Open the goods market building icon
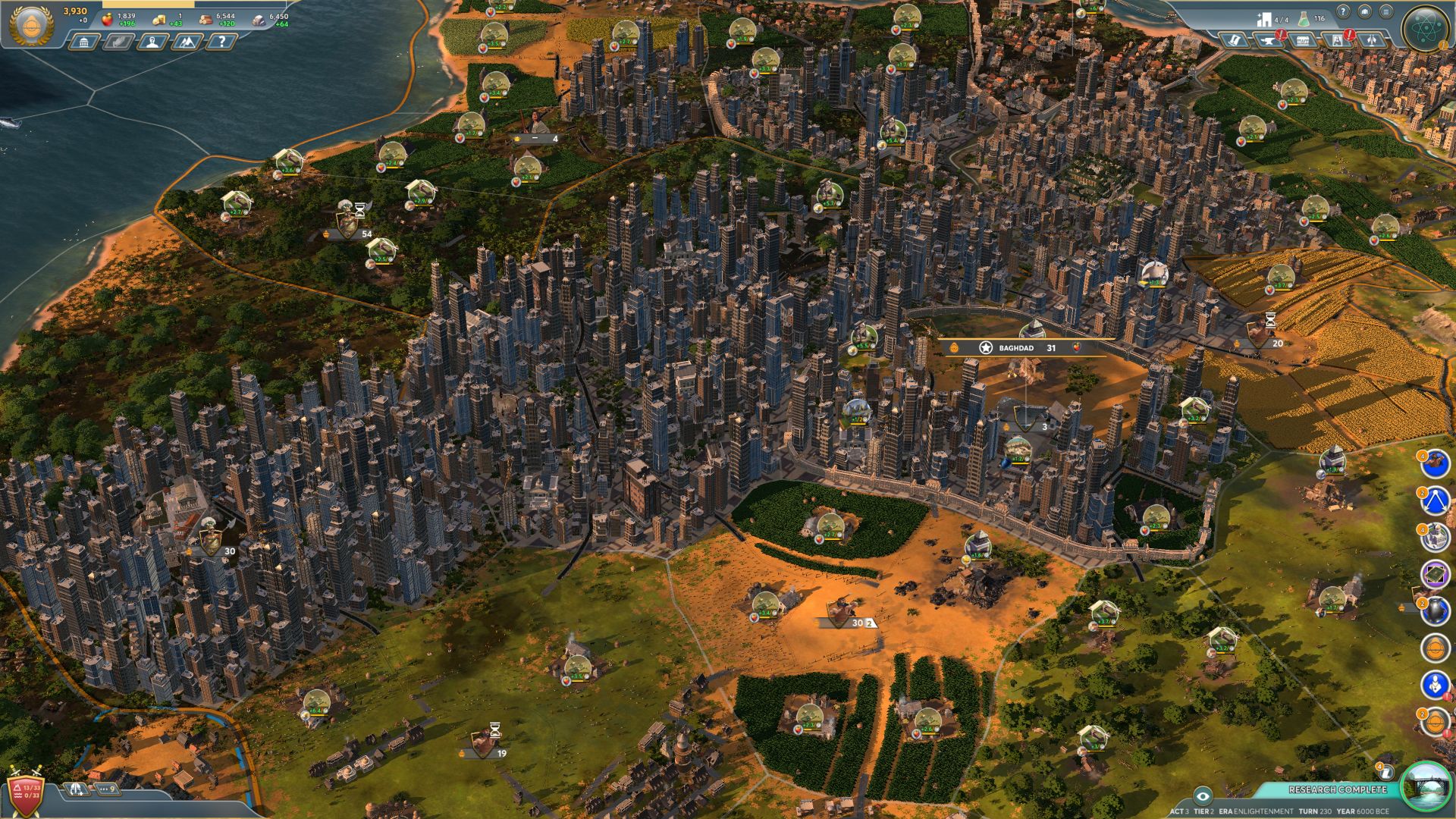The image size is (1456, 819). point(1303,40)
